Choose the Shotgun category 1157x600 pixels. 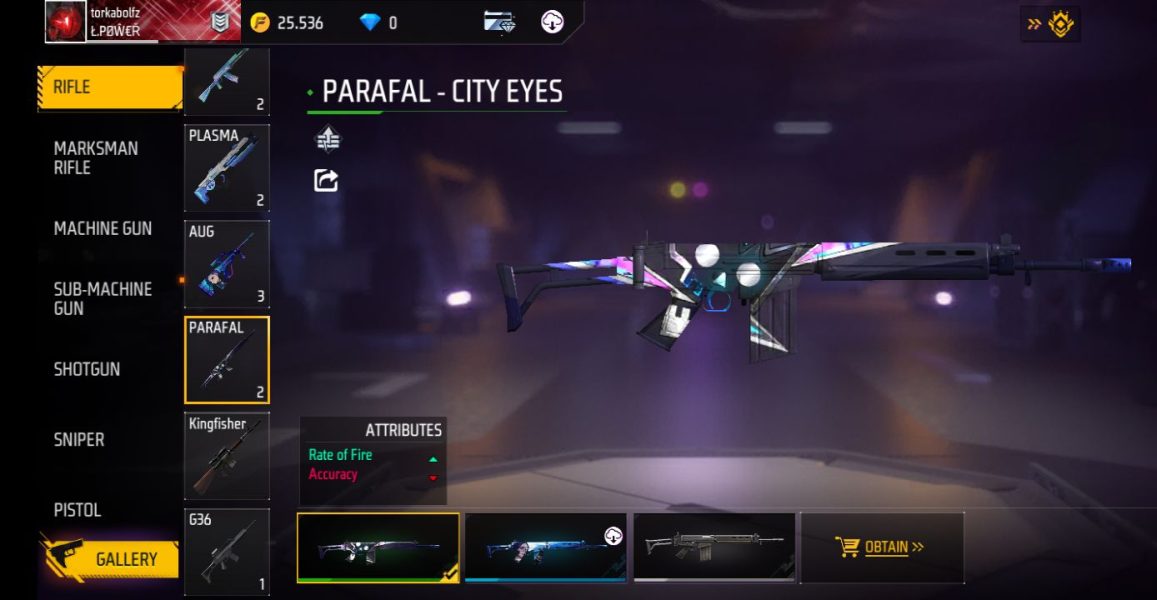click(87, 369)
